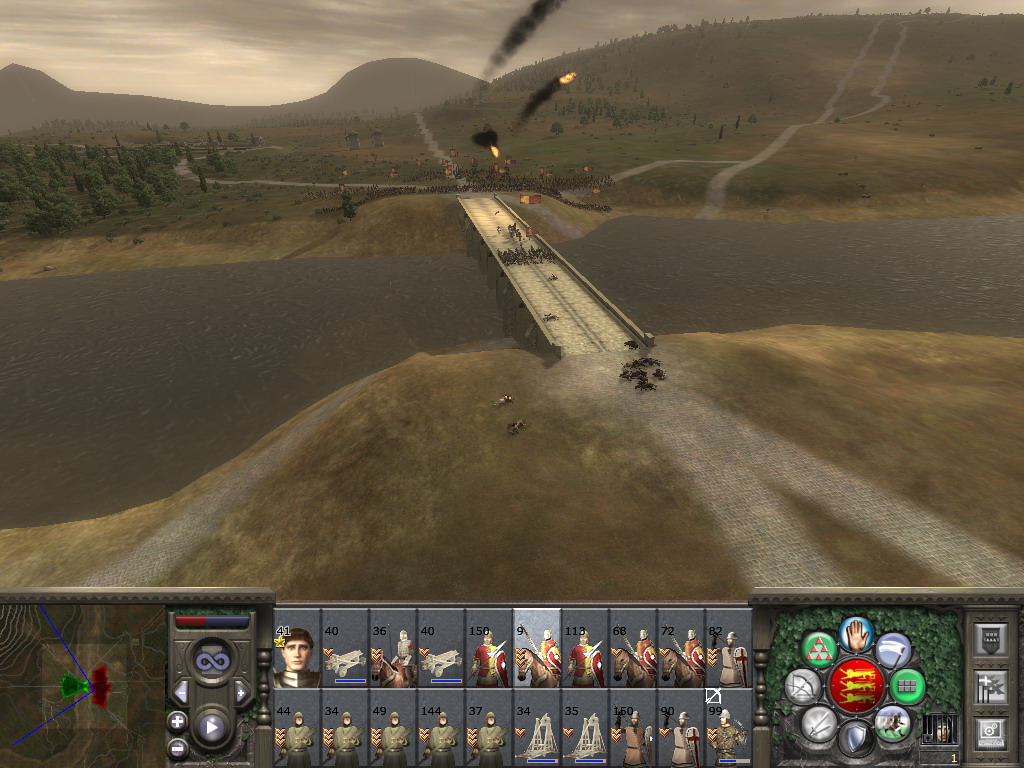Click the play speed button

[x=212, y=727]
